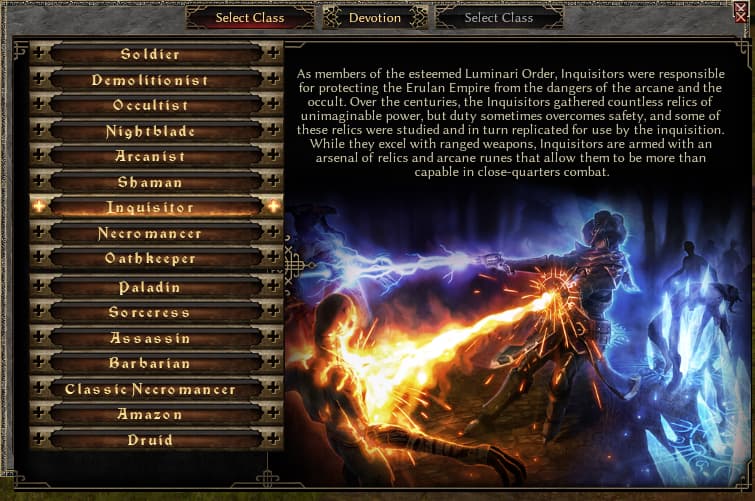Select the Demolitionist class entry
The height and width of the screenshot is (501, 755).
pyautogui.click(x=151, y=80)
